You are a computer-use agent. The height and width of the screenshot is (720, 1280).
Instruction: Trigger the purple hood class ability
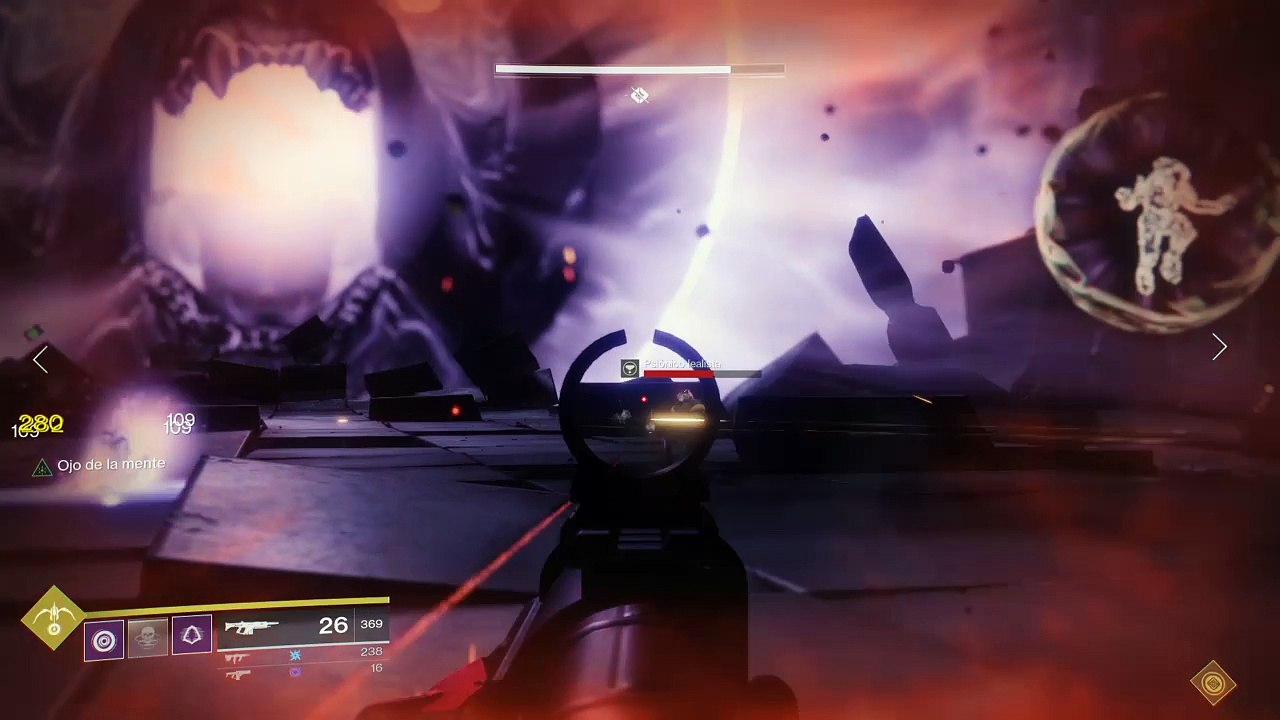click(x=192, y=636)
